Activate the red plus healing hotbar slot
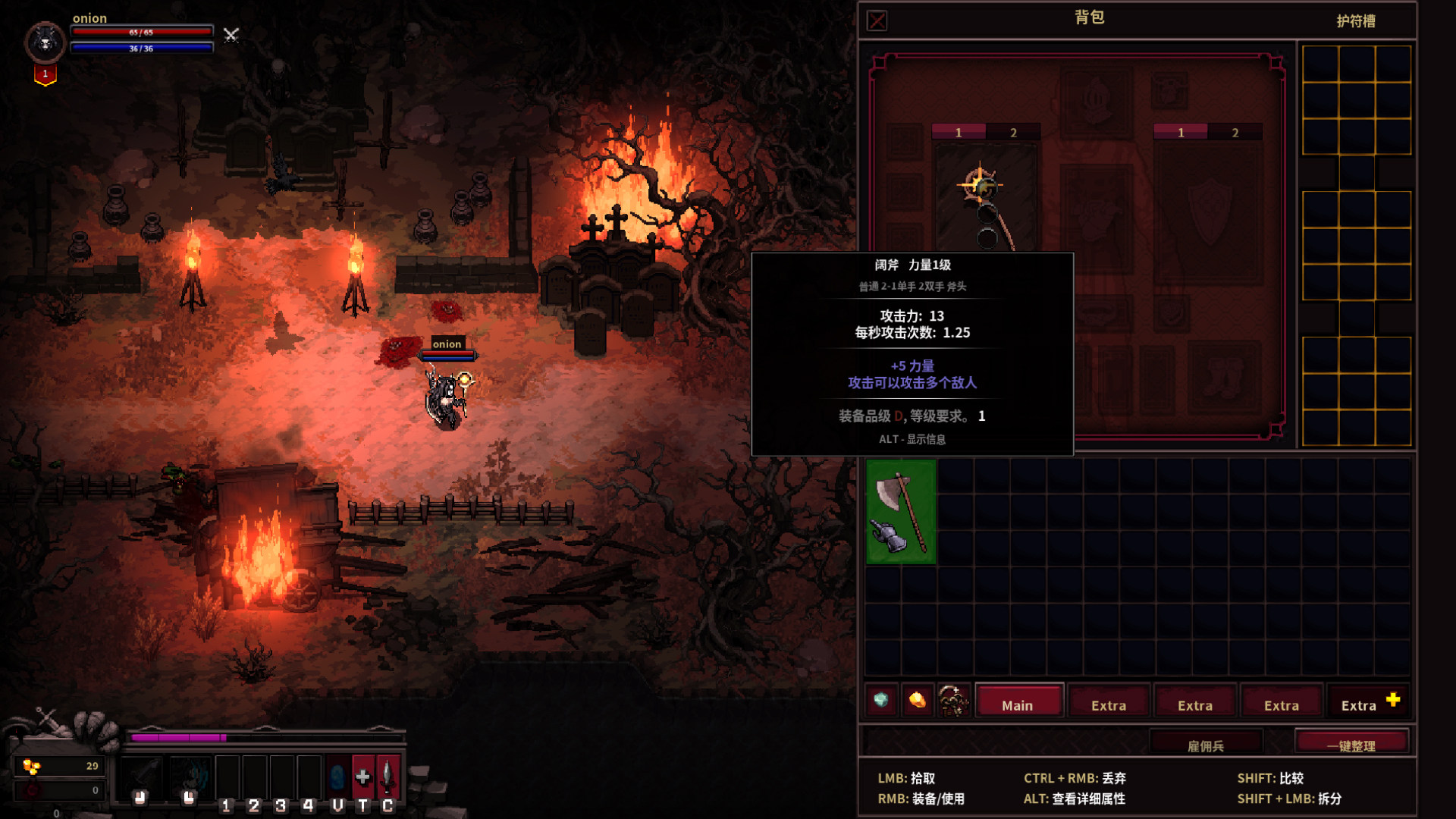 click(362, 777)
